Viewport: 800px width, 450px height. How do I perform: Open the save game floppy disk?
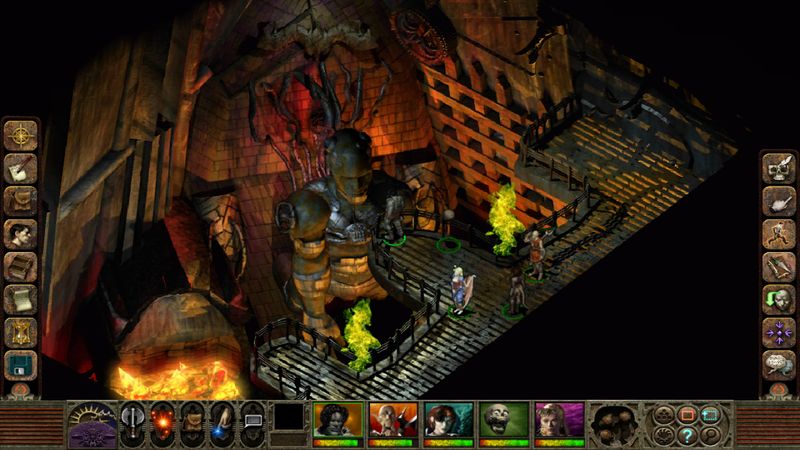pos(20,365)
